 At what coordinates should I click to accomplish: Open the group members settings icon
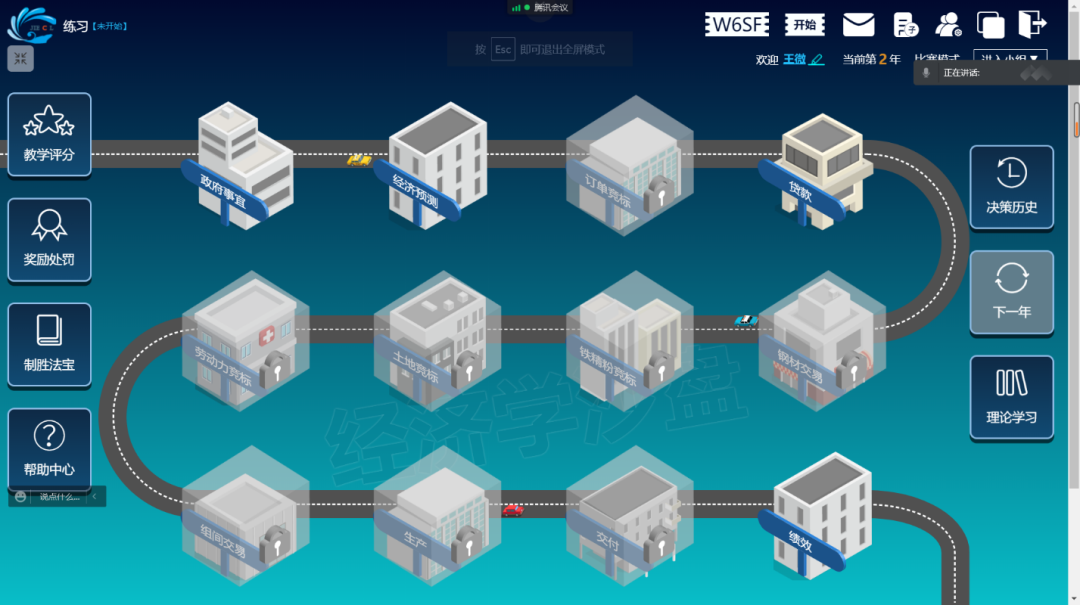[948, 25]
